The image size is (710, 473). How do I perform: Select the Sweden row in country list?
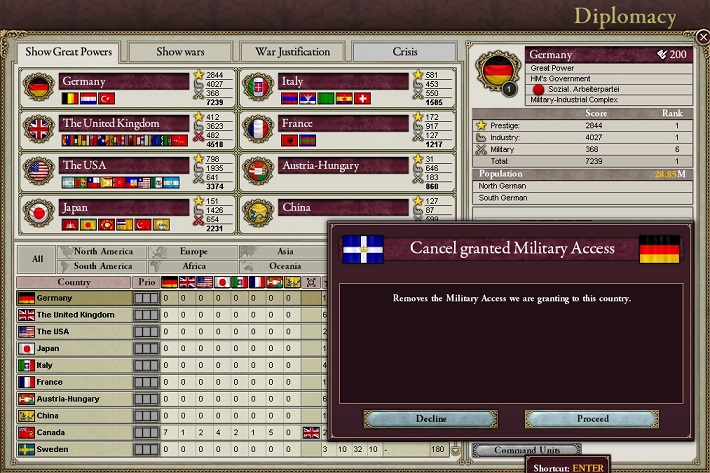pos(74,449)
